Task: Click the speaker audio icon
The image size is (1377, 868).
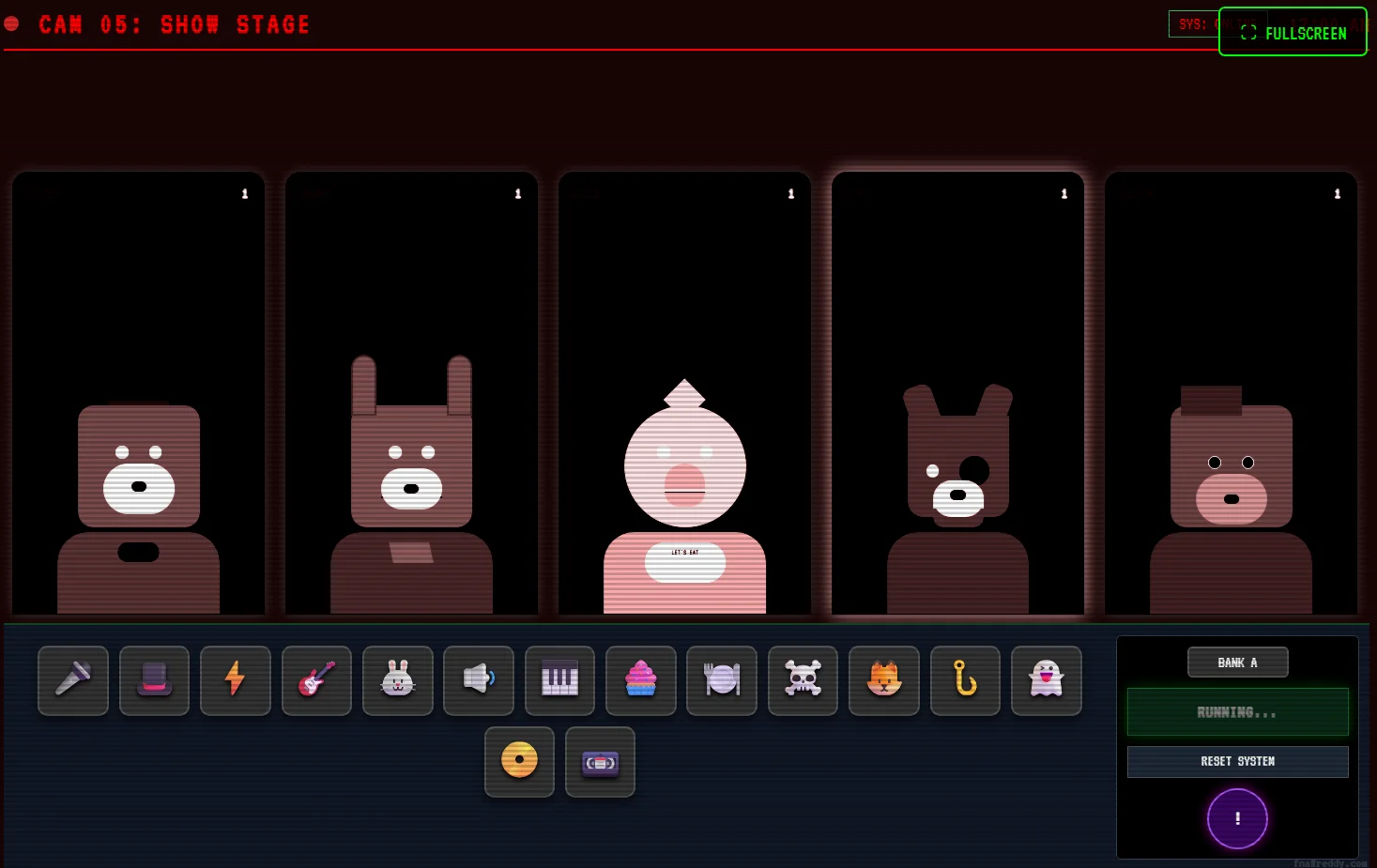Action: pos(479,680)
